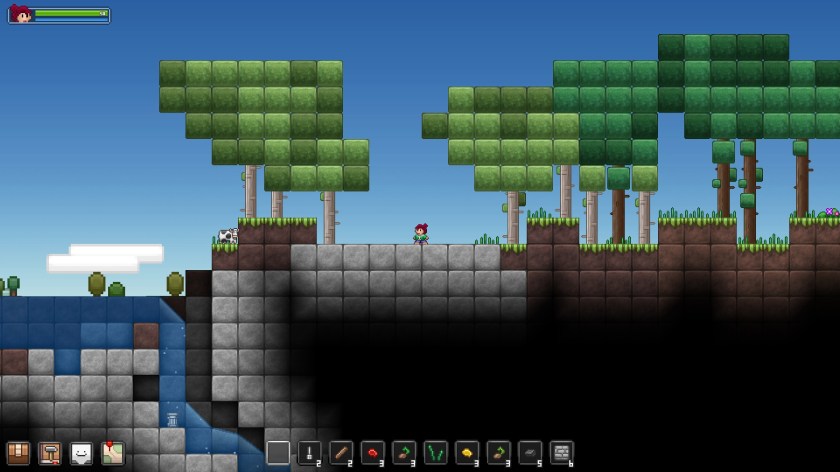
Task: Open the map with red pin
Action: pyautogui.click(x=113, y=453)
